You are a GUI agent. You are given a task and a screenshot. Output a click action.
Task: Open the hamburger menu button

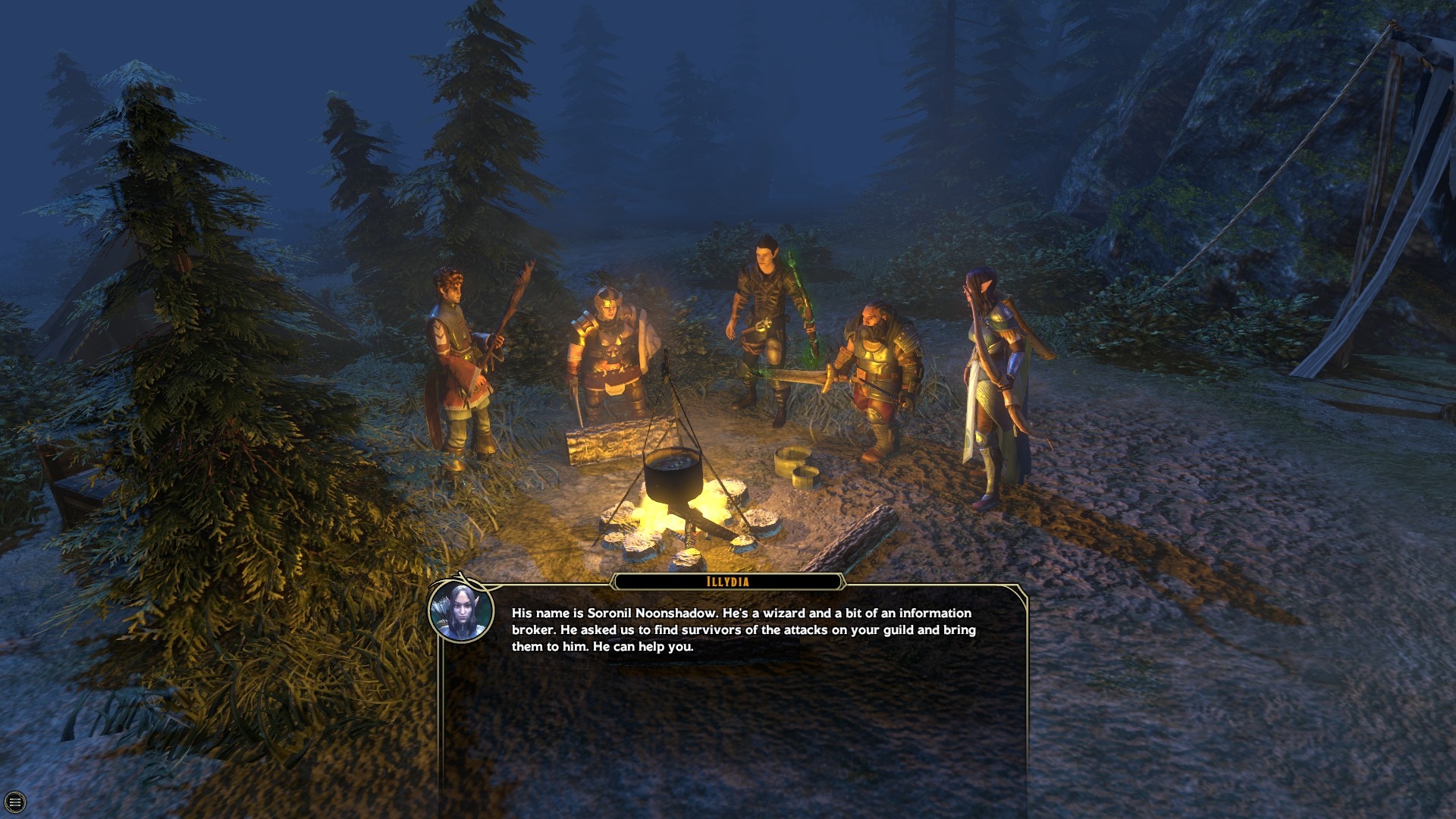pyautogui.click(x=14, y=802)
